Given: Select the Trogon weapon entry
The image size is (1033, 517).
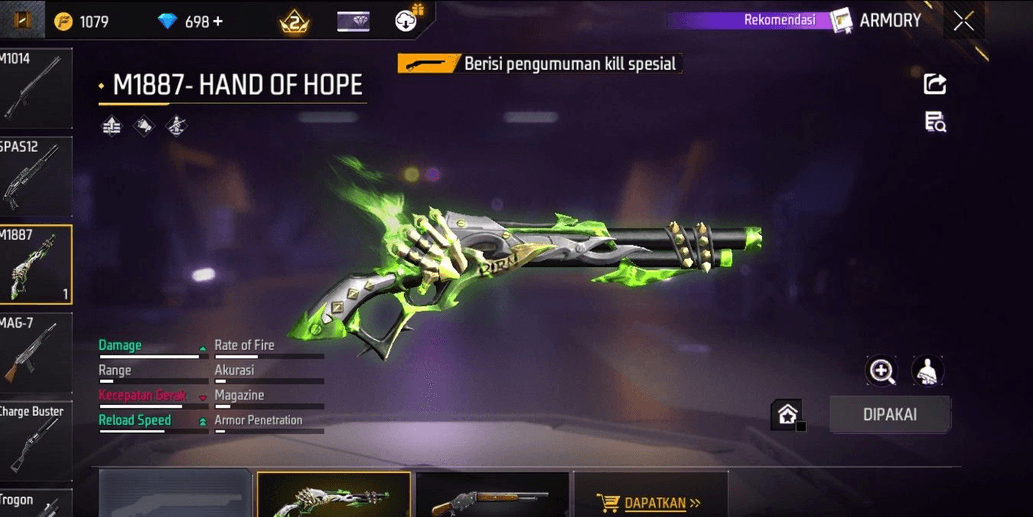Looking at the screenshot, I should point(35,503).
